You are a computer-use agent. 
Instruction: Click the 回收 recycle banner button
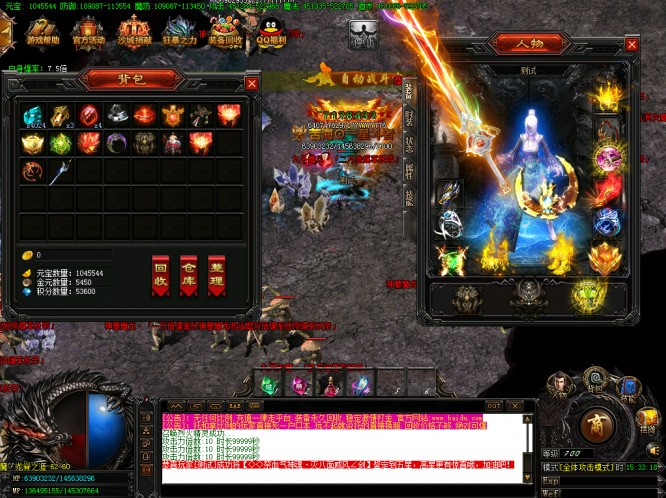pos(161,275)
